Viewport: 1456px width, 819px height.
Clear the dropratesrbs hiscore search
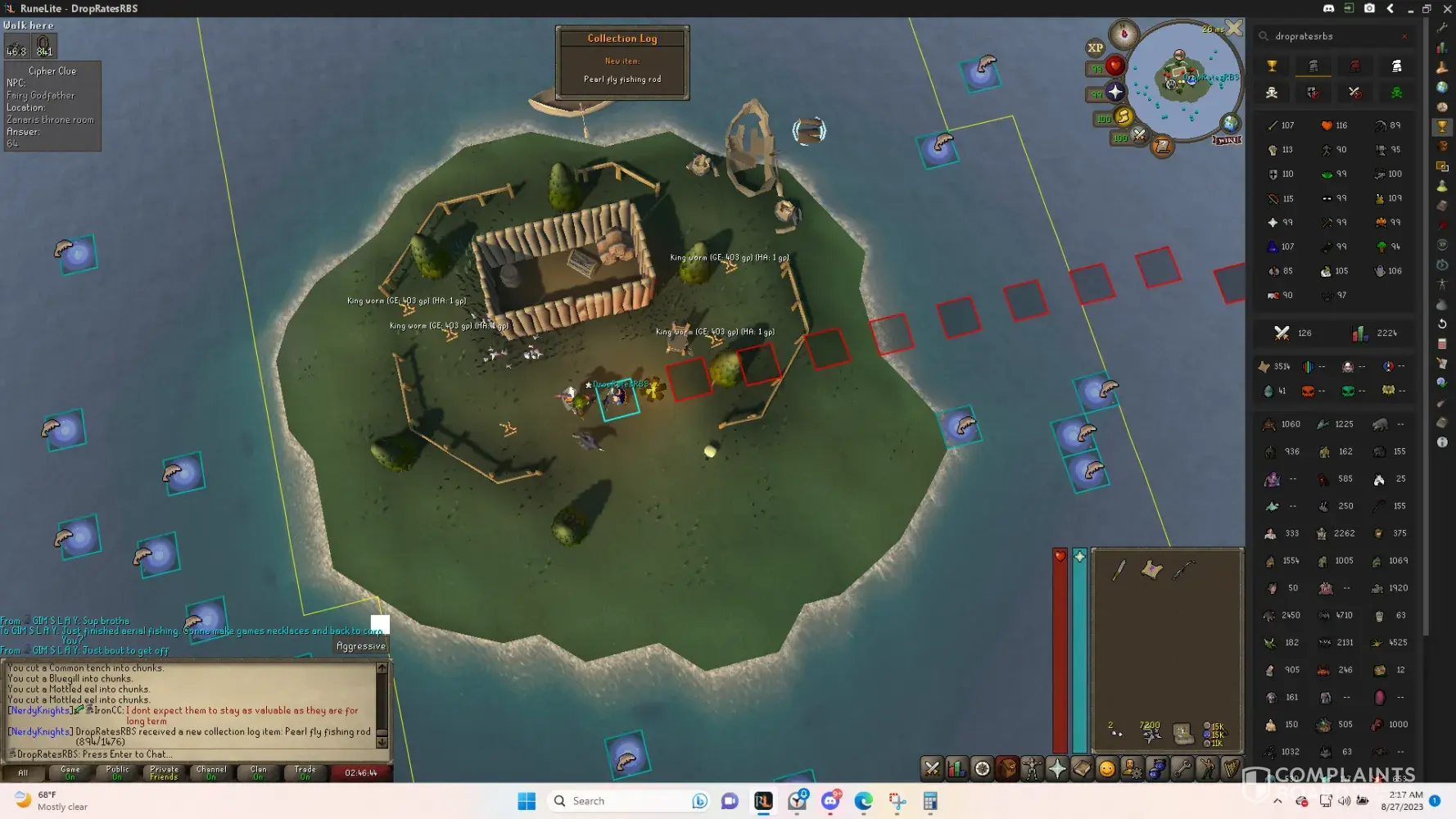point(1404,36)
